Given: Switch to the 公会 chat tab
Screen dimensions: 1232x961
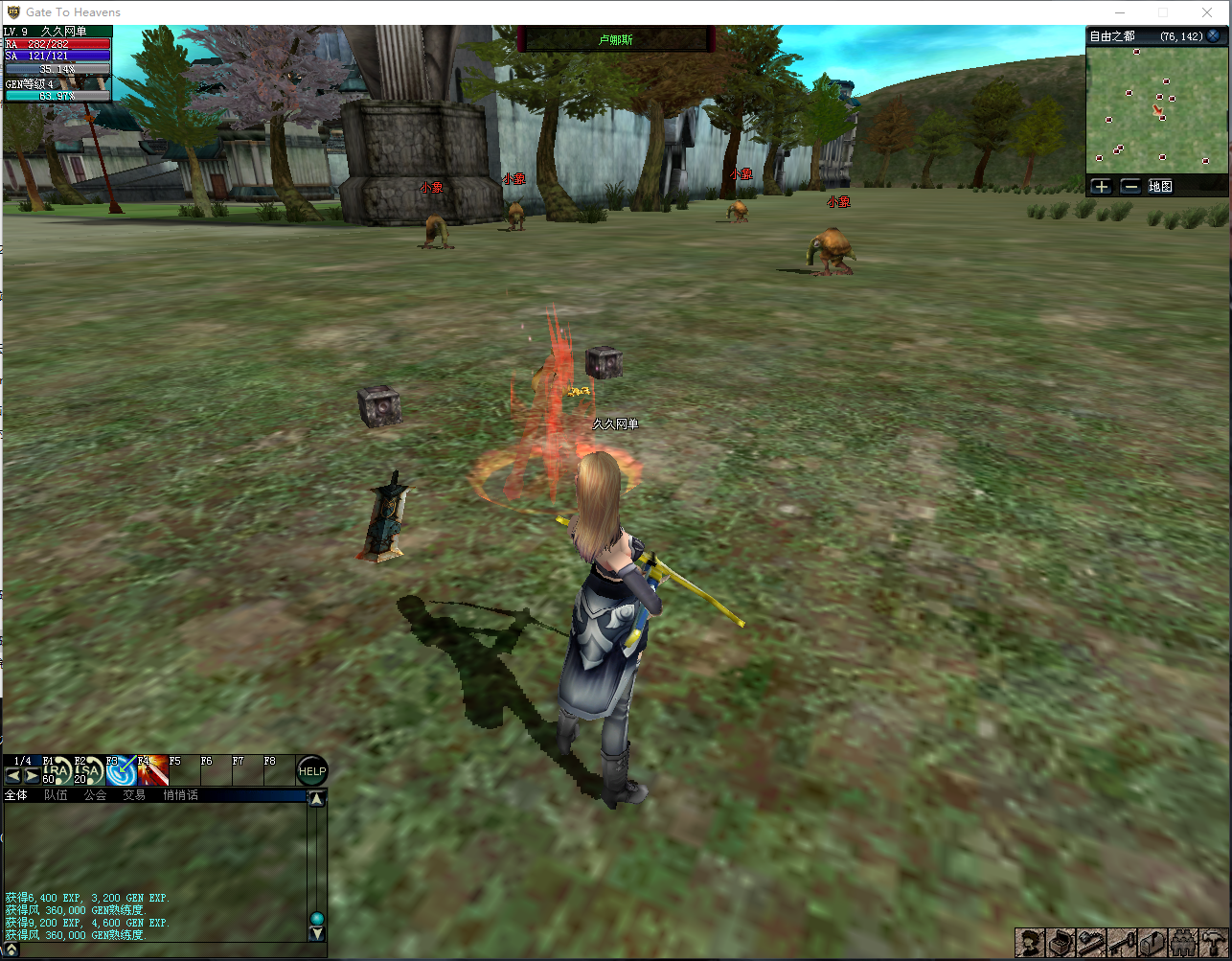Looking at the screenshot, I should click(x=95, y=795).
